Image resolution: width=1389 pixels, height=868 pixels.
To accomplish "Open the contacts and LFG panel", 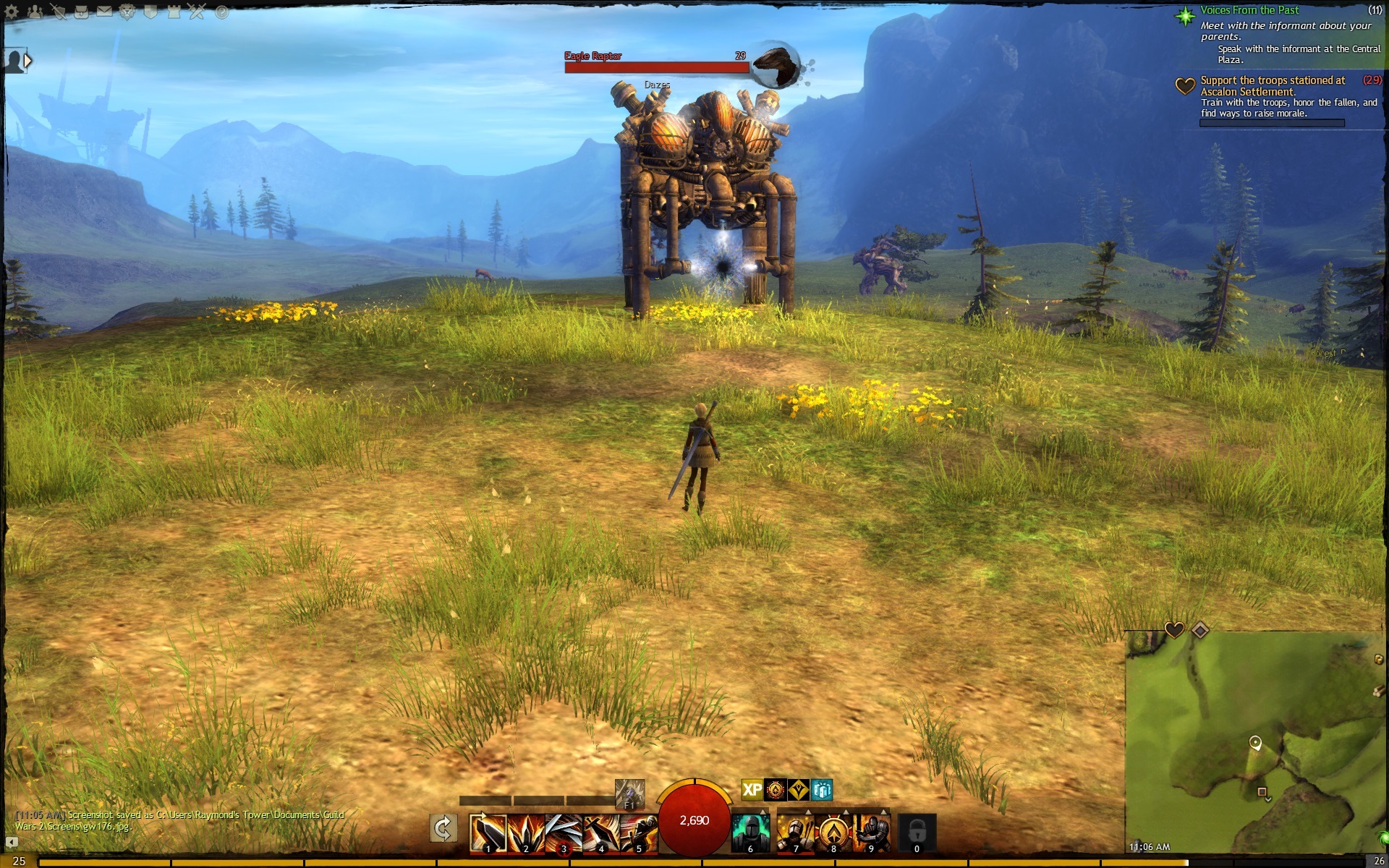I will coord(35,12).
